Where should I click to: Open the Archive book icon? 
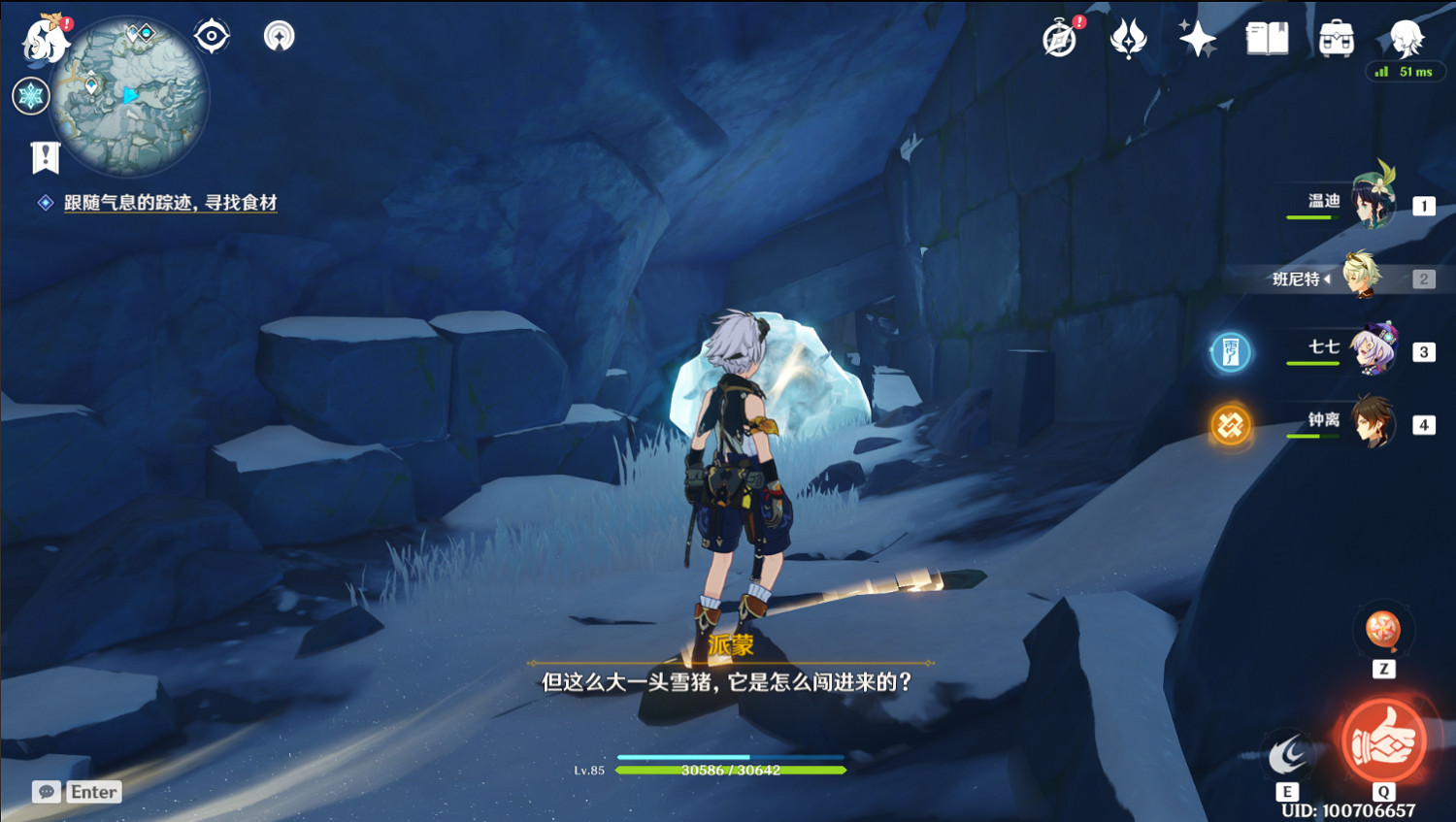pyautogui.click(x=1268, y=39)
